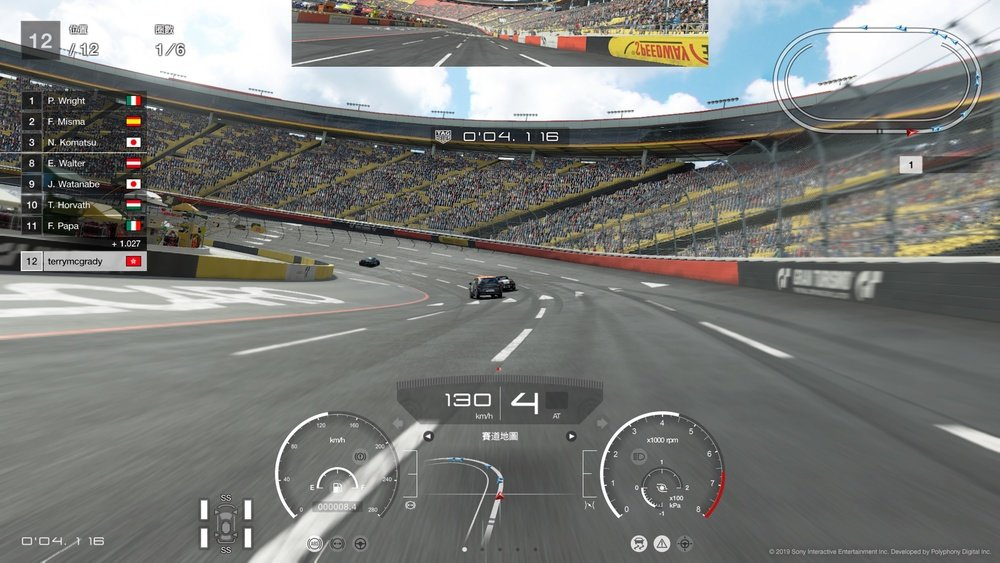Click the oval track minimap

pyautogui.click(x=880, y=76)
